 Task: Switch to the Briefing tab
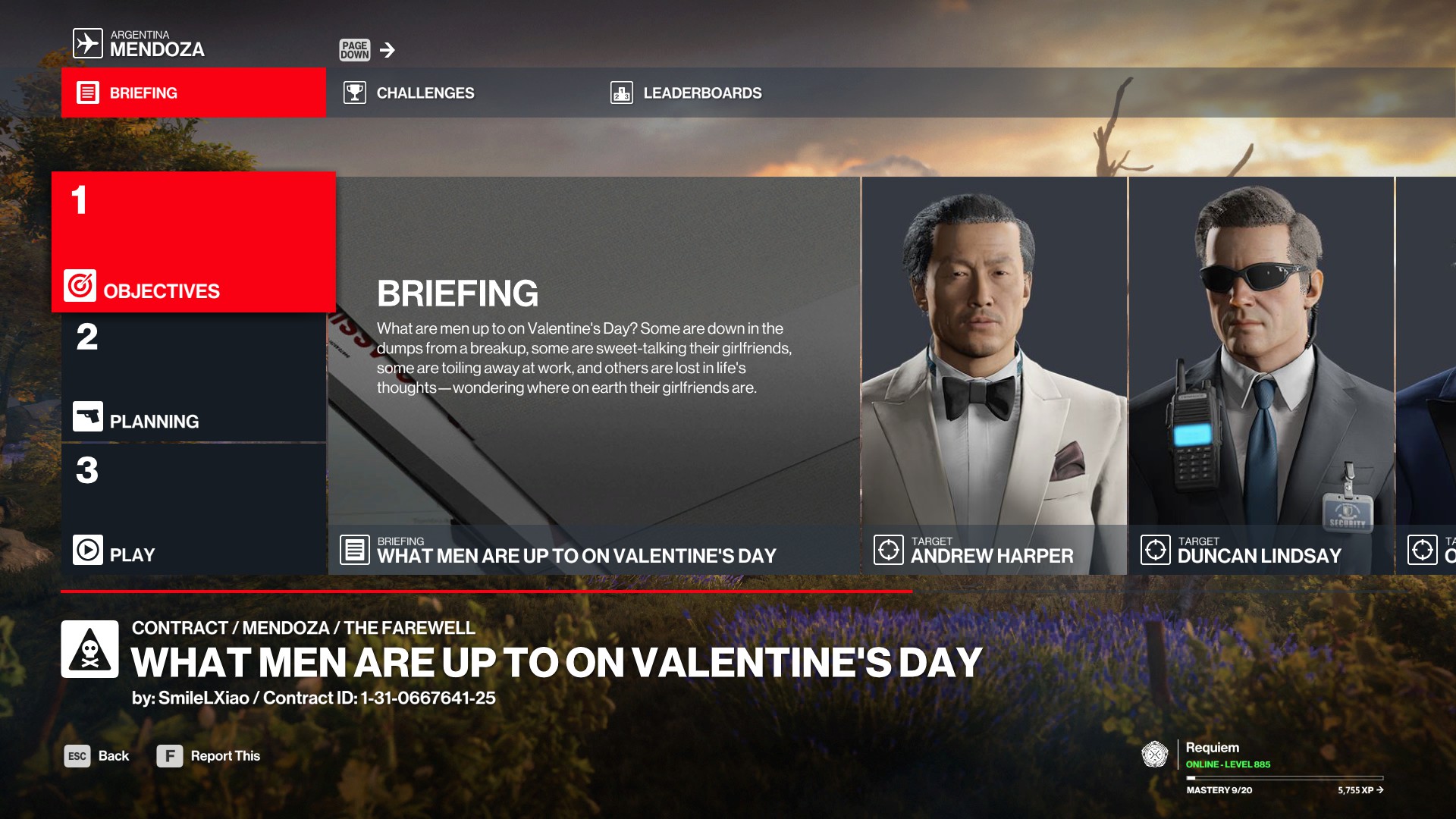(193, 93)
